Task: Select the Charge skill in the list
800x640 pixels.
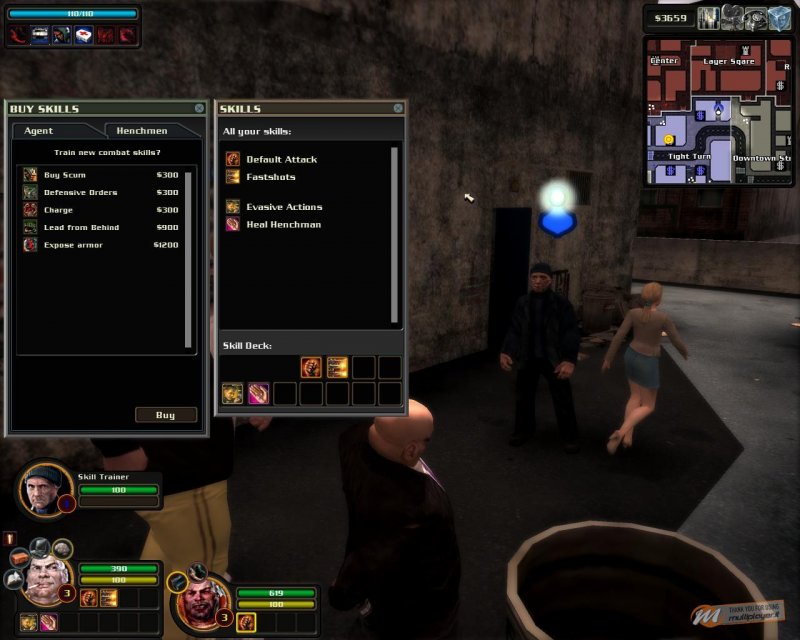Action: coord(58,210)
